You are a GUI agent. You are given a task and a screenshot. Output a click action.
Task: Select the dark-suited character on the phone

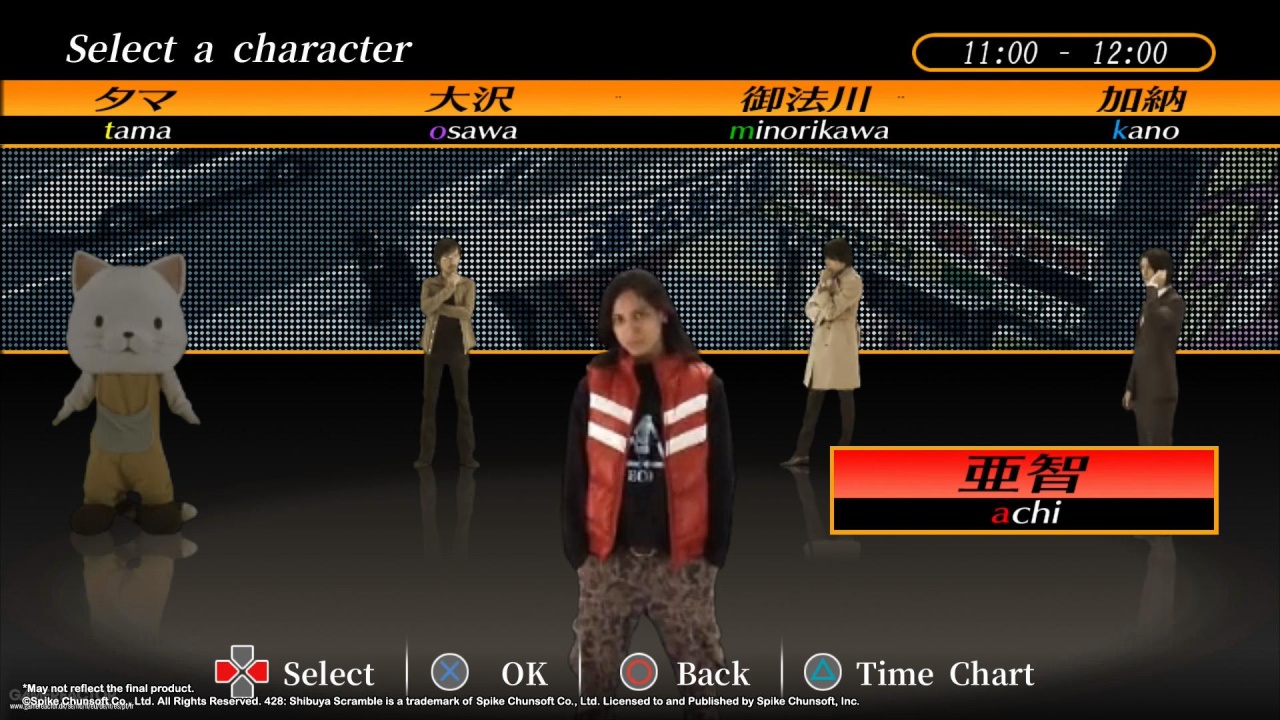1155,350
